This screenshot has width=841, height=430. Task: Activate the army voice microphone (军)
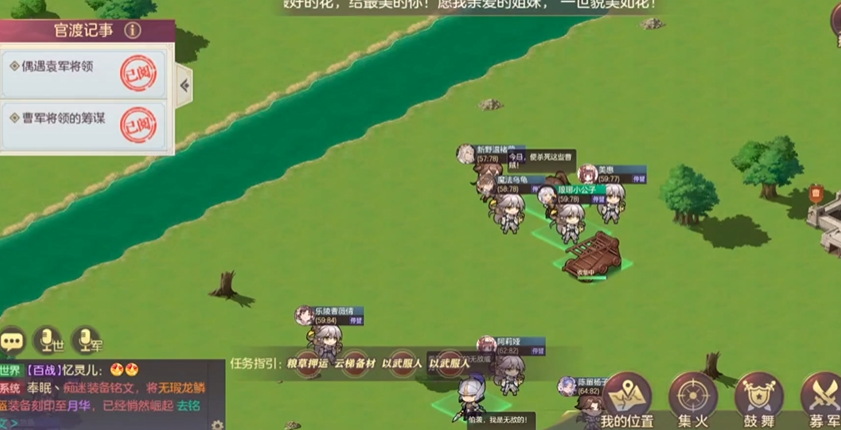tap(86, 340)
